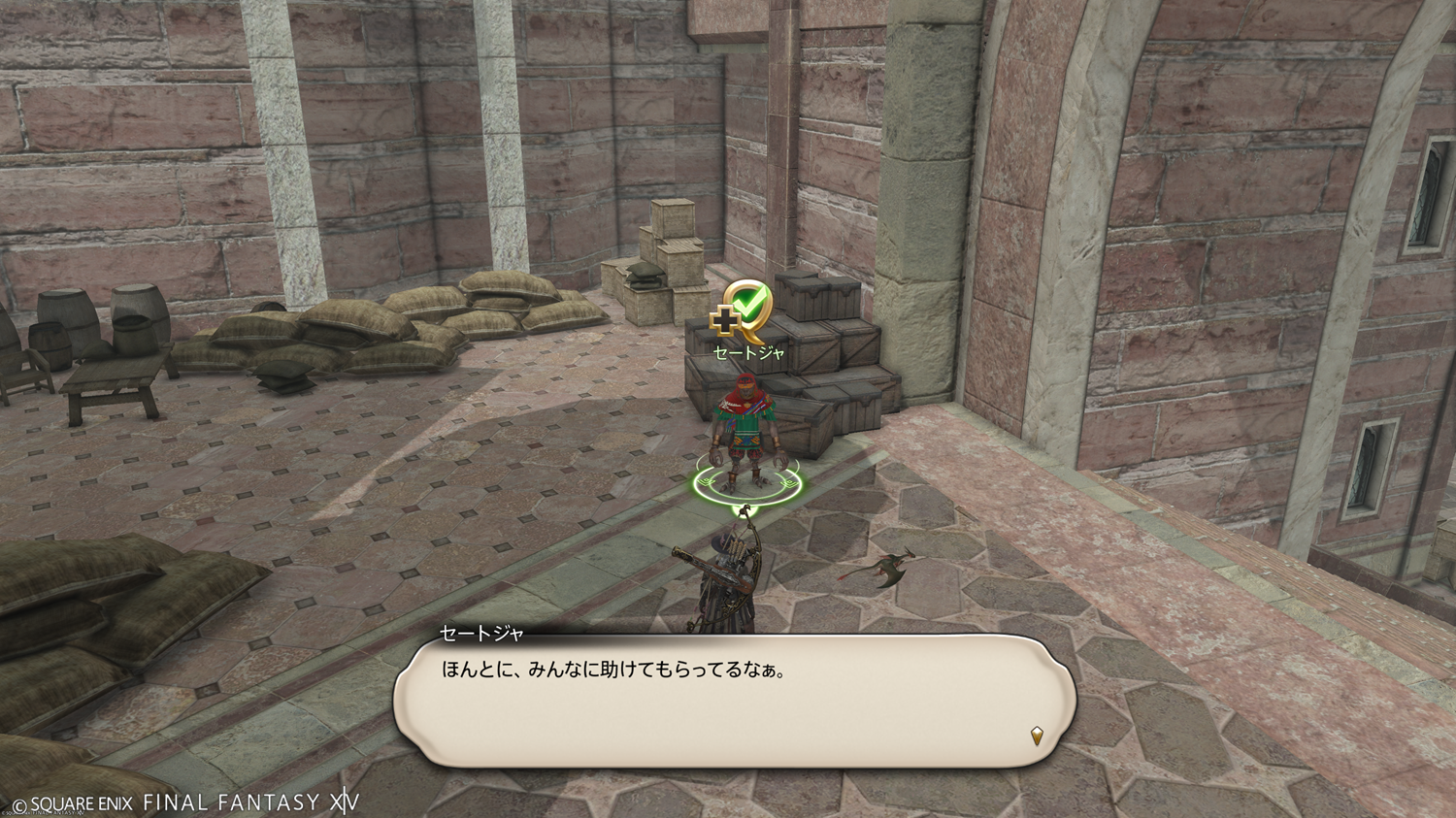Select the quest checkmark icon above セートジャ
This screenshot has width=1456, height=818.
coord(743,308)
